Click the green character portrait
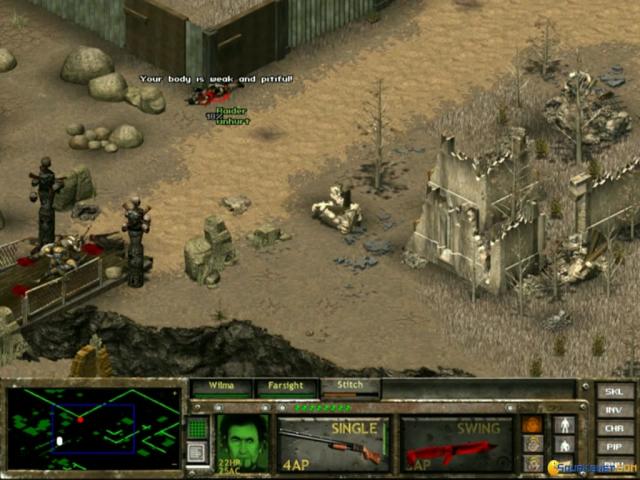 pyautogui.click(x=242, y=442)
